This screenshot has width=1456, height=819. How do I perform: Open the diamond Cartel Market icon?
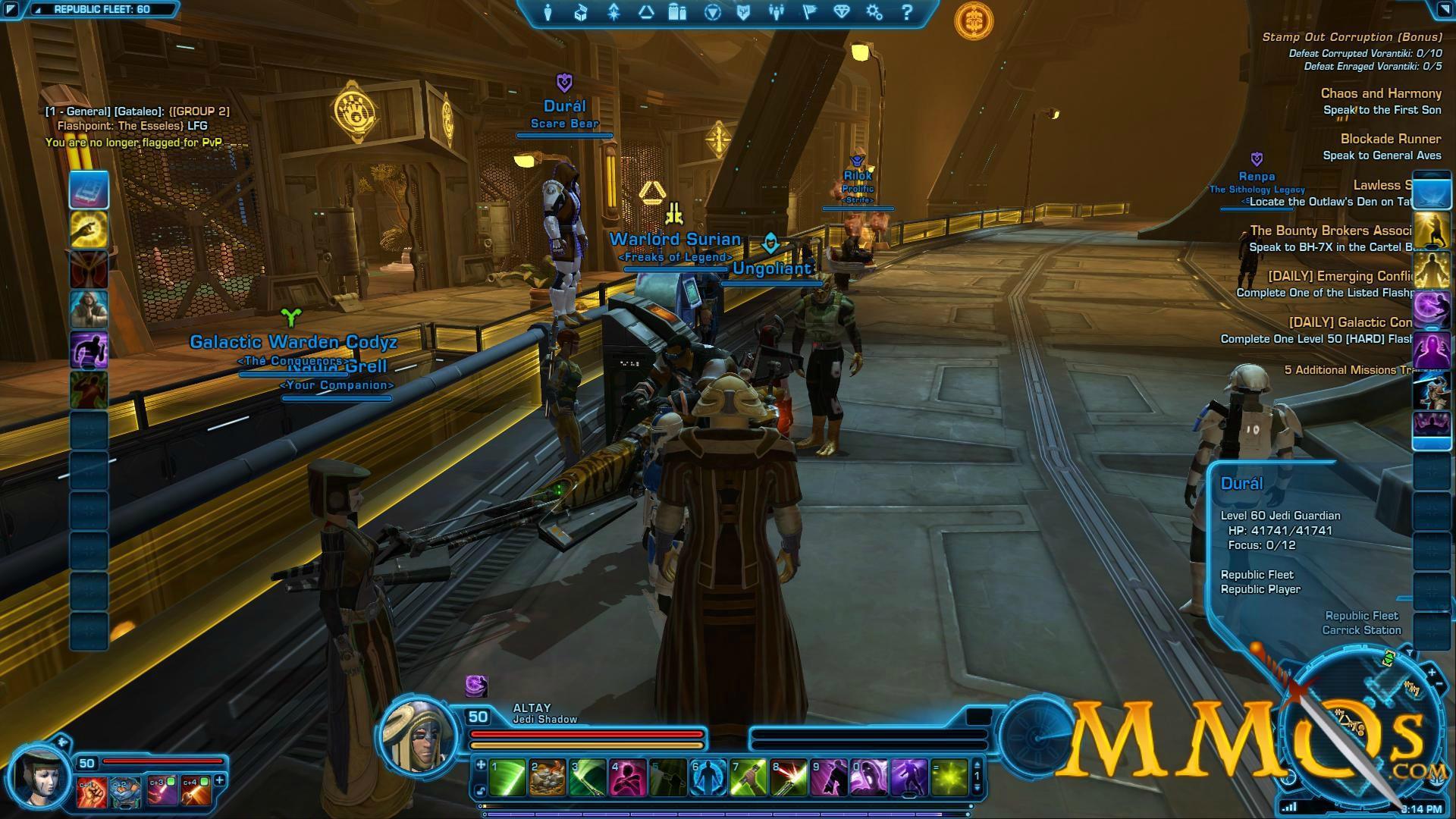click(842, 13)
